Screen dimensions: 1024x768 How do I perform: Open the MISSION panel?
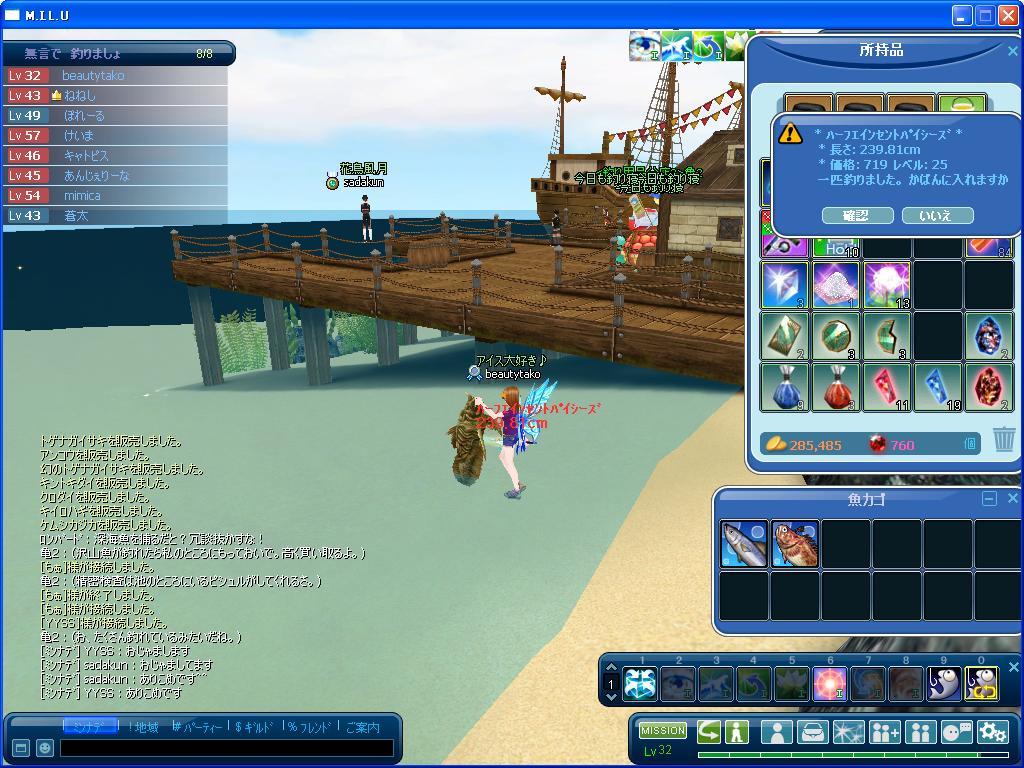pyautogui.click(x=662, y=730)
